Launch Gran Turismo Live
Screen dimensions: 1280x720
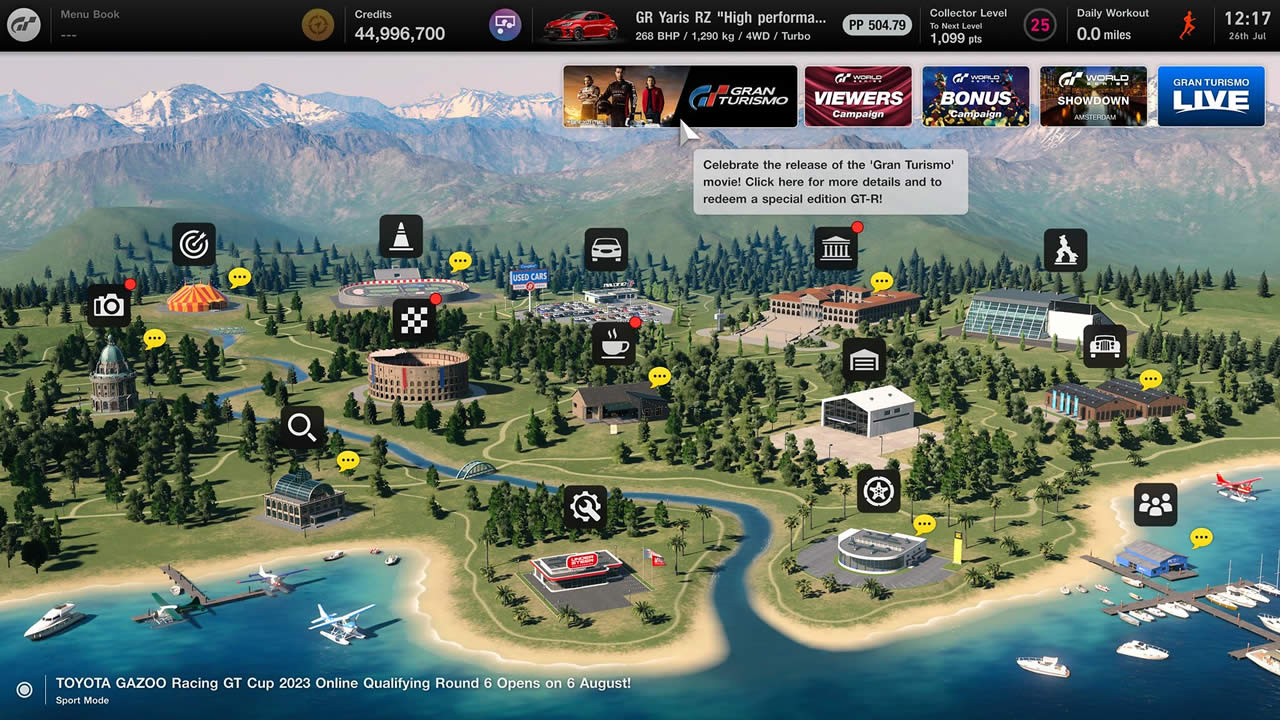[x=1211, y=96]
